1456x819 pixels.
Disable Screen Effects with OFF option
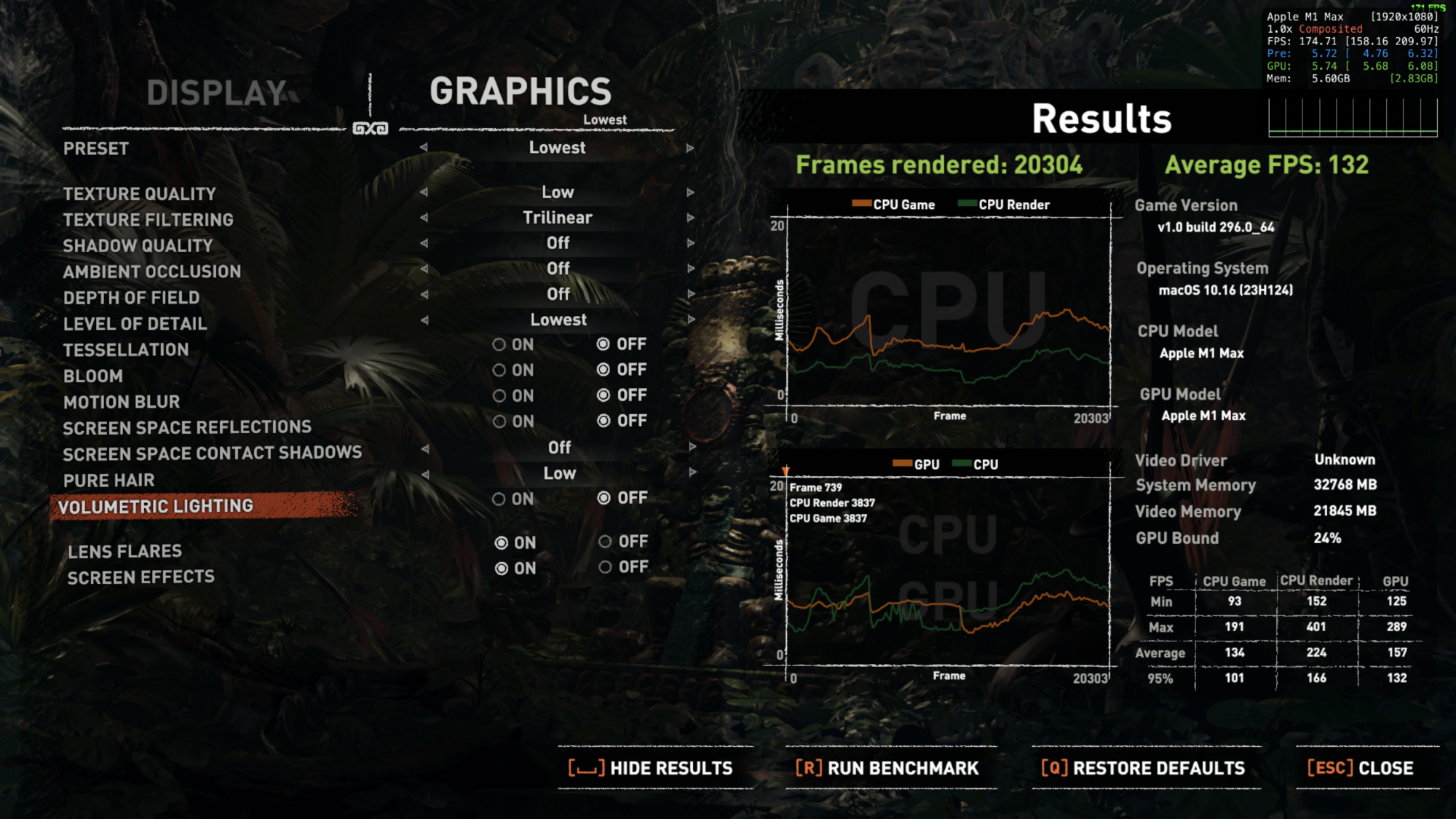click(605, 567)
